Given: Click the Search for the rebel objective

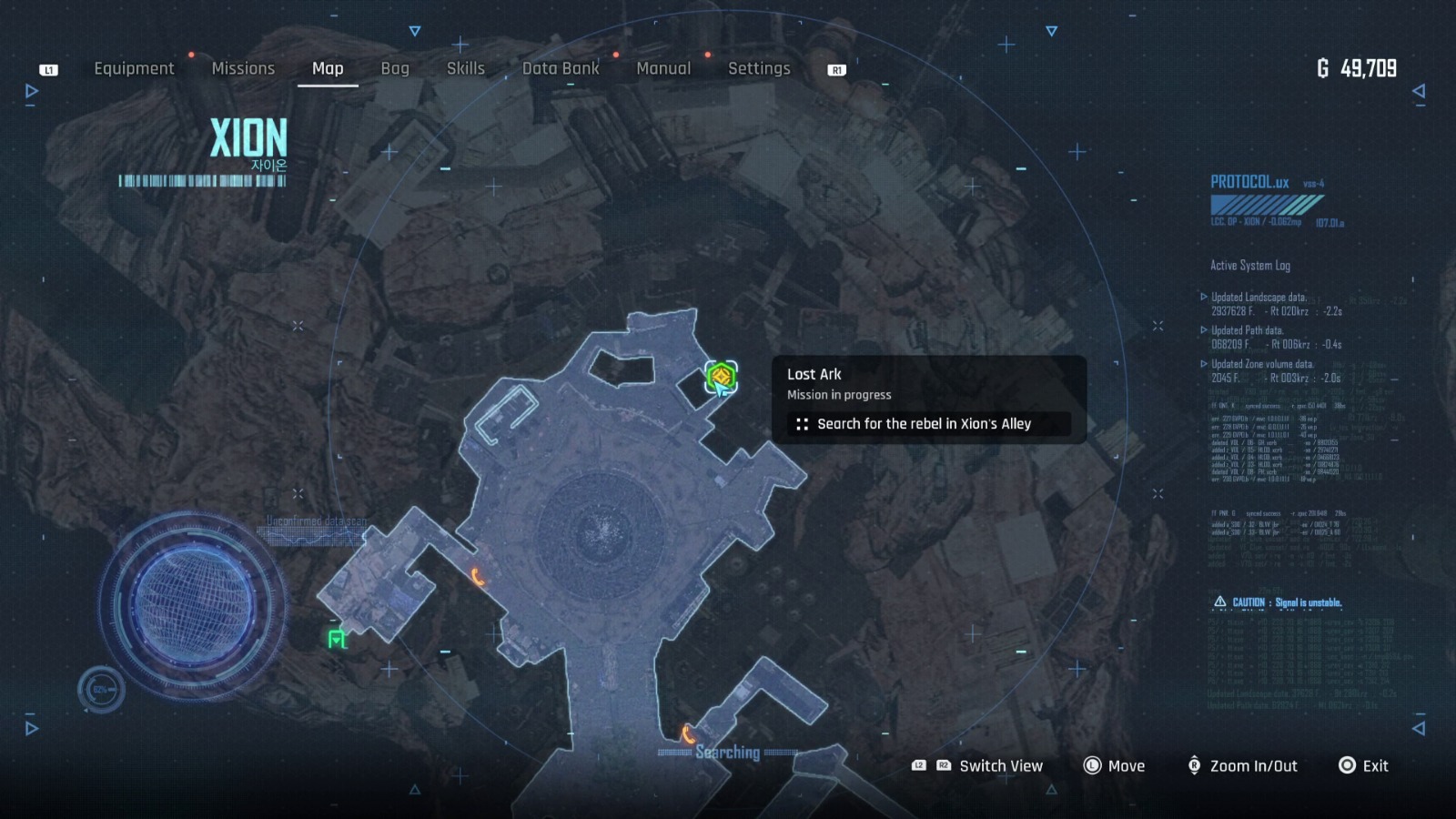Looking at the screenshot, I should 924,424.
